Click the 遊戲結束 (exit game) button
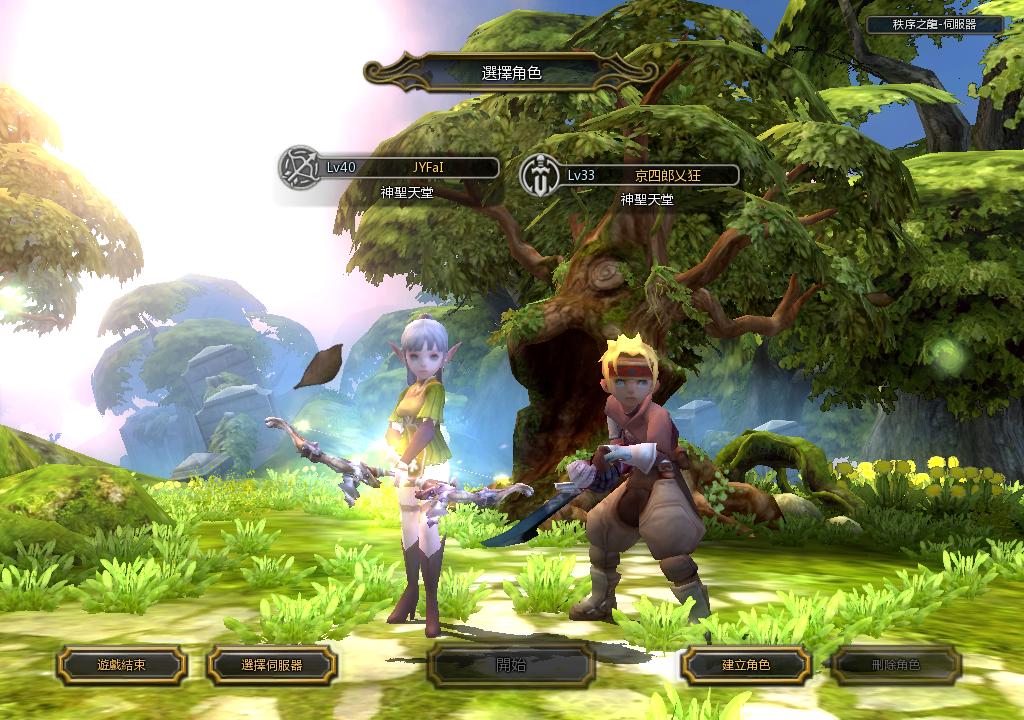The height and width of the screenshot is (720, 1024). click(121, 664)
